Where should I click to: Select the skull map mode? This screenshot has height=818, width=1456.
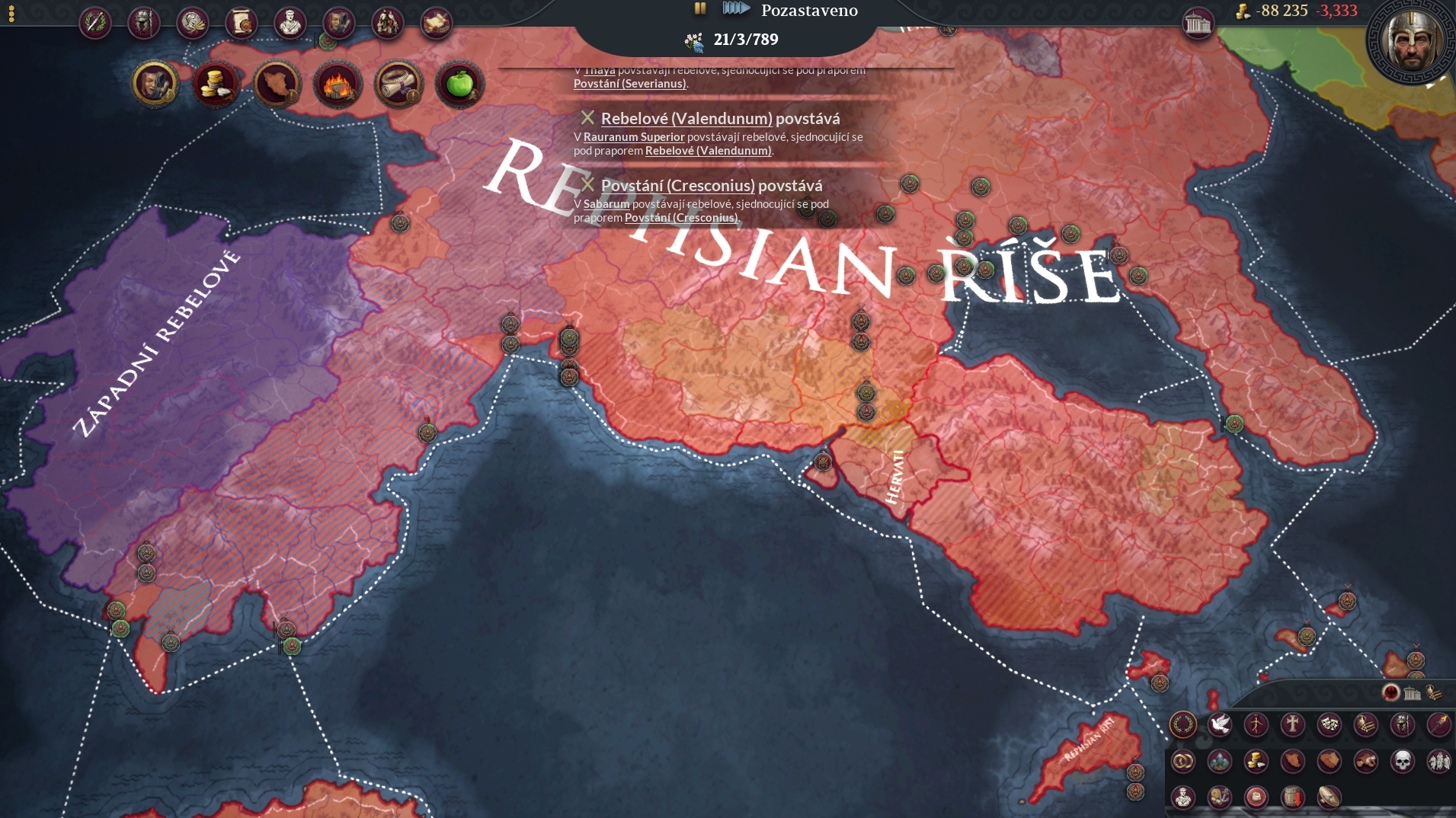click(x=1403, y=761)
